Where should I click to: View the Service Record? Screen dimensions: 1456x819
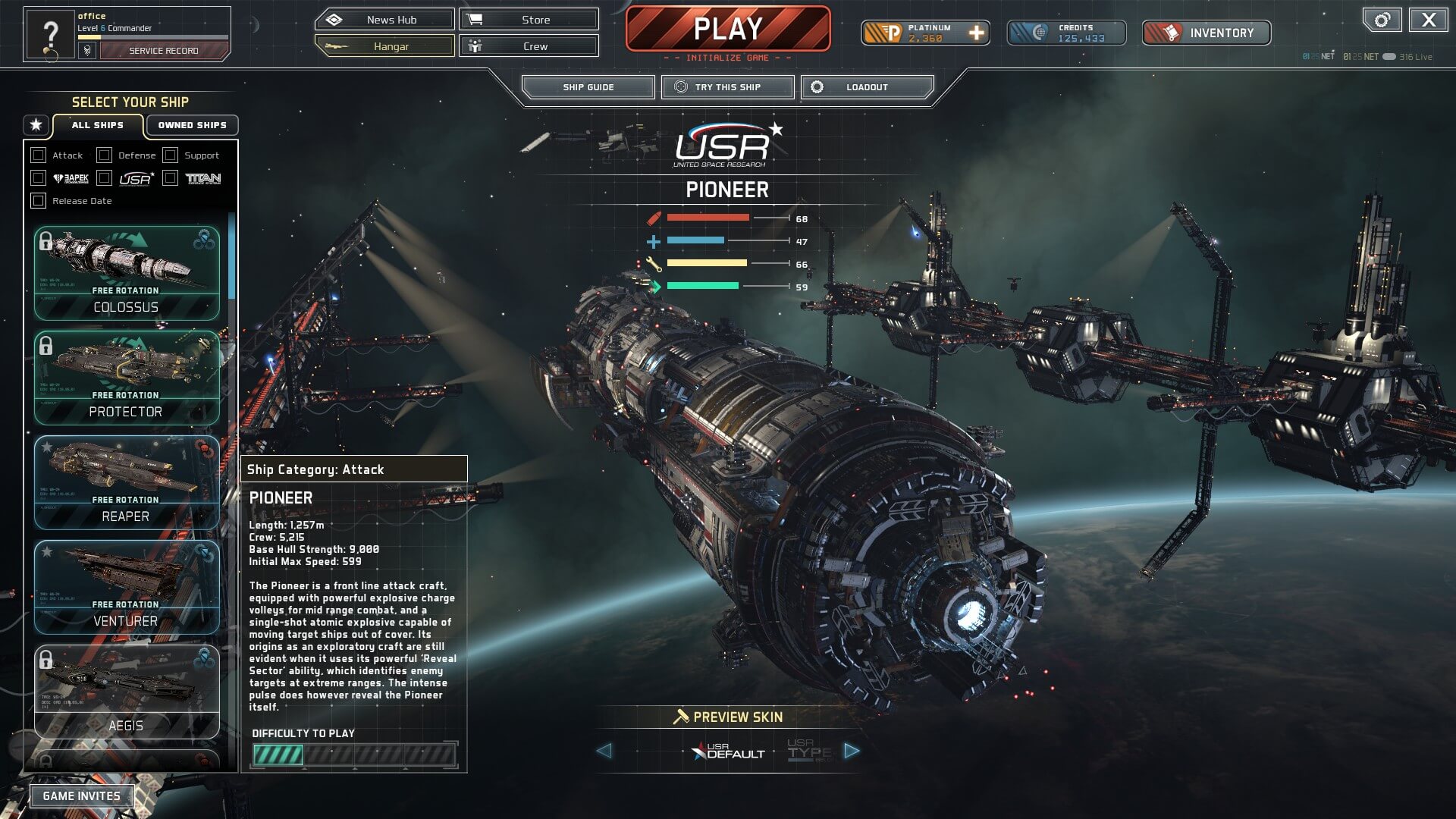[163, 51]
